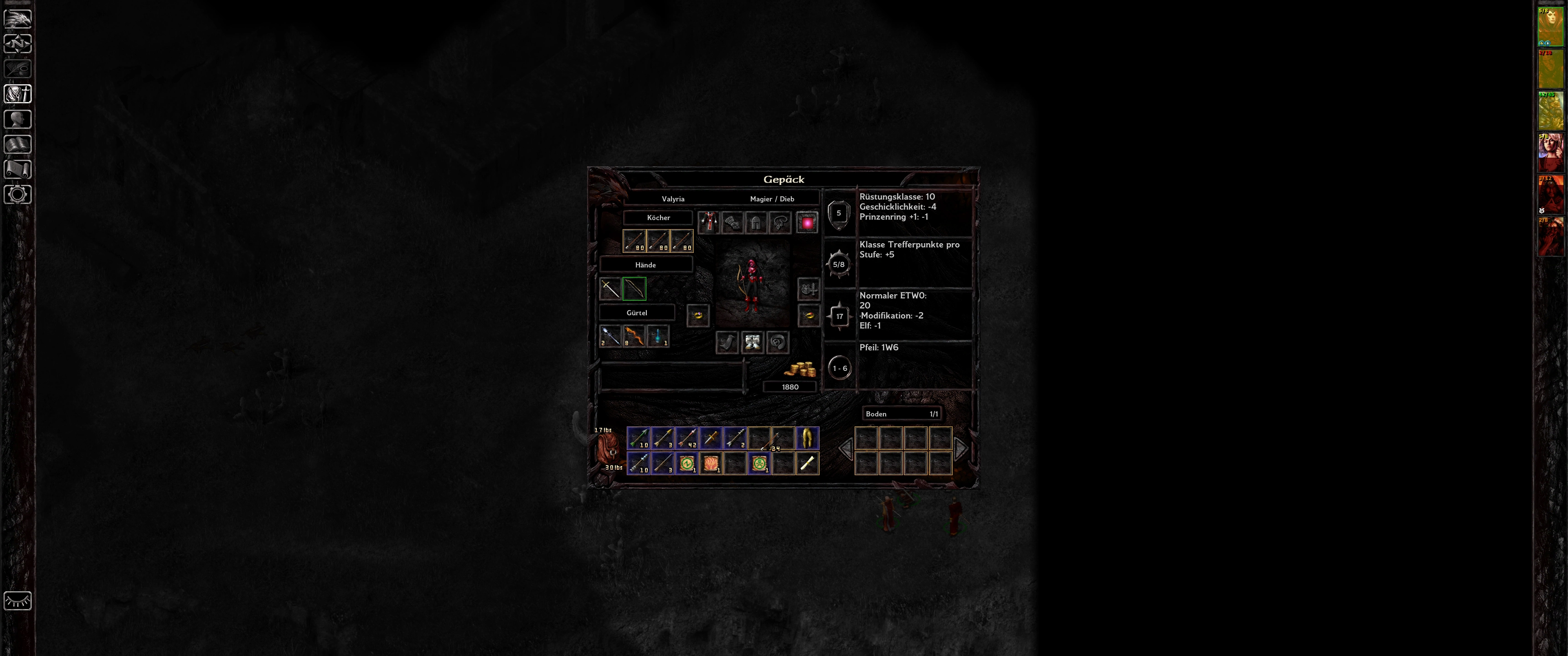Open the options gear menu
This screenshot has height=656, width=1568.
pyautogui.click(x=18, y=195)
